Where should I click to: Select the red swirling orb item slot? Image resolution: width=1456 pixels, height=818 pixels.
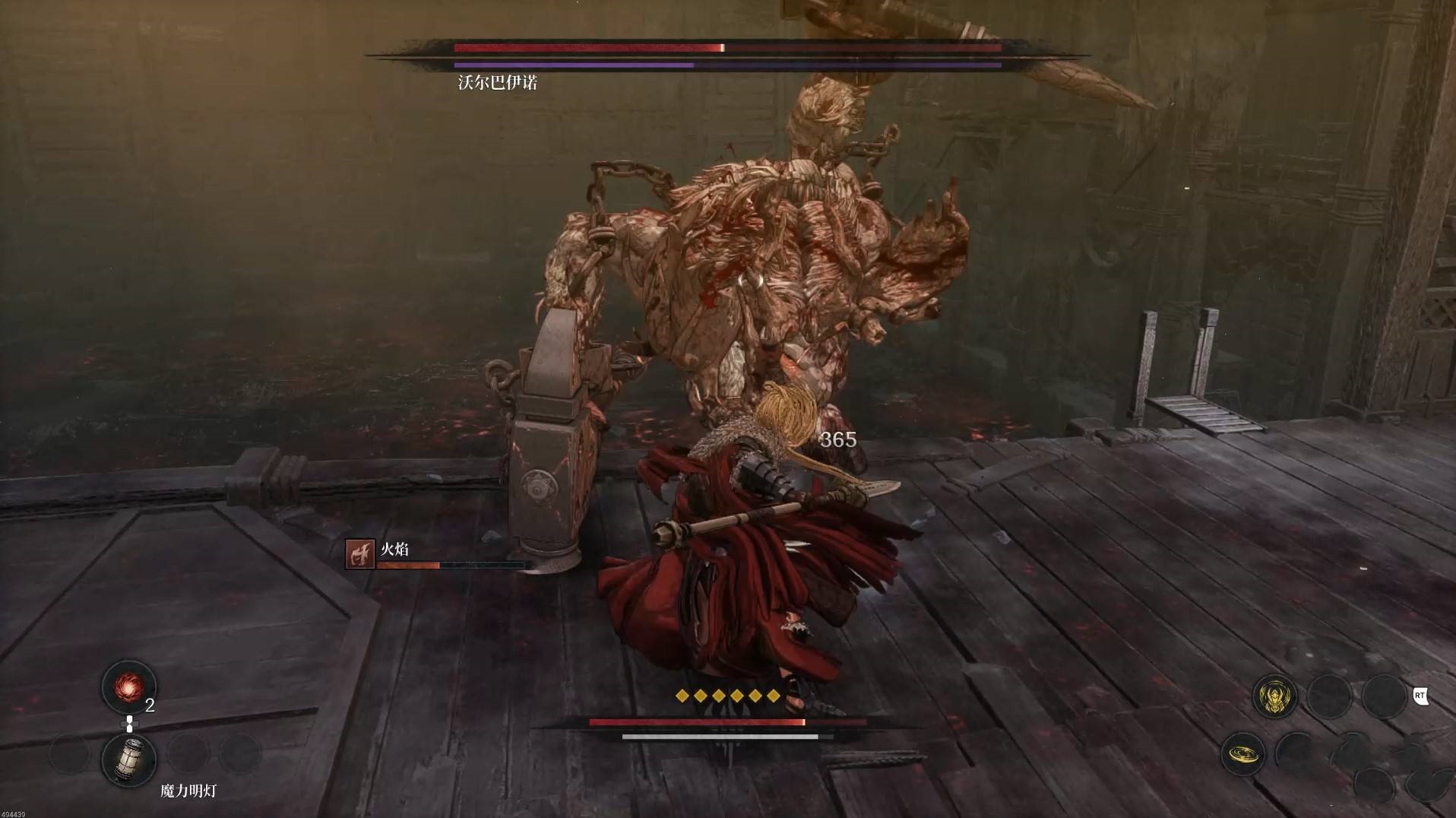pos(128,687)
